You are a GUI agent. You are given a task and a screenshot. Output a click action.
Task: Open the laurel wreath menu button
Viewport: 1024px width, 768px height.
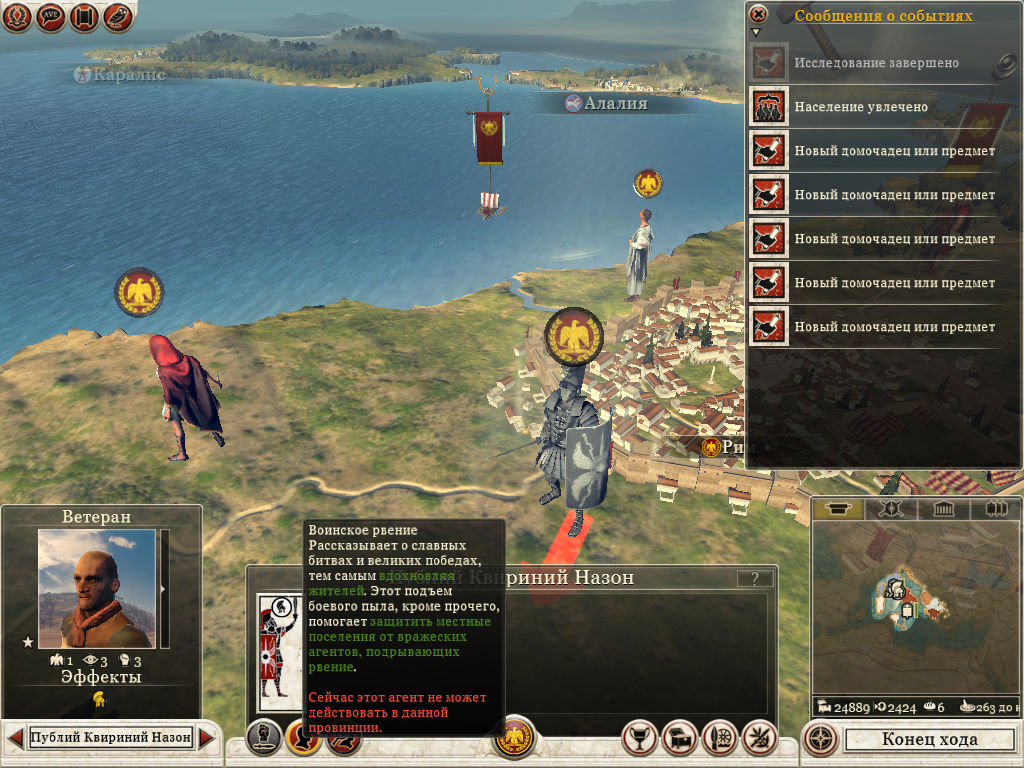pos(18,17)
